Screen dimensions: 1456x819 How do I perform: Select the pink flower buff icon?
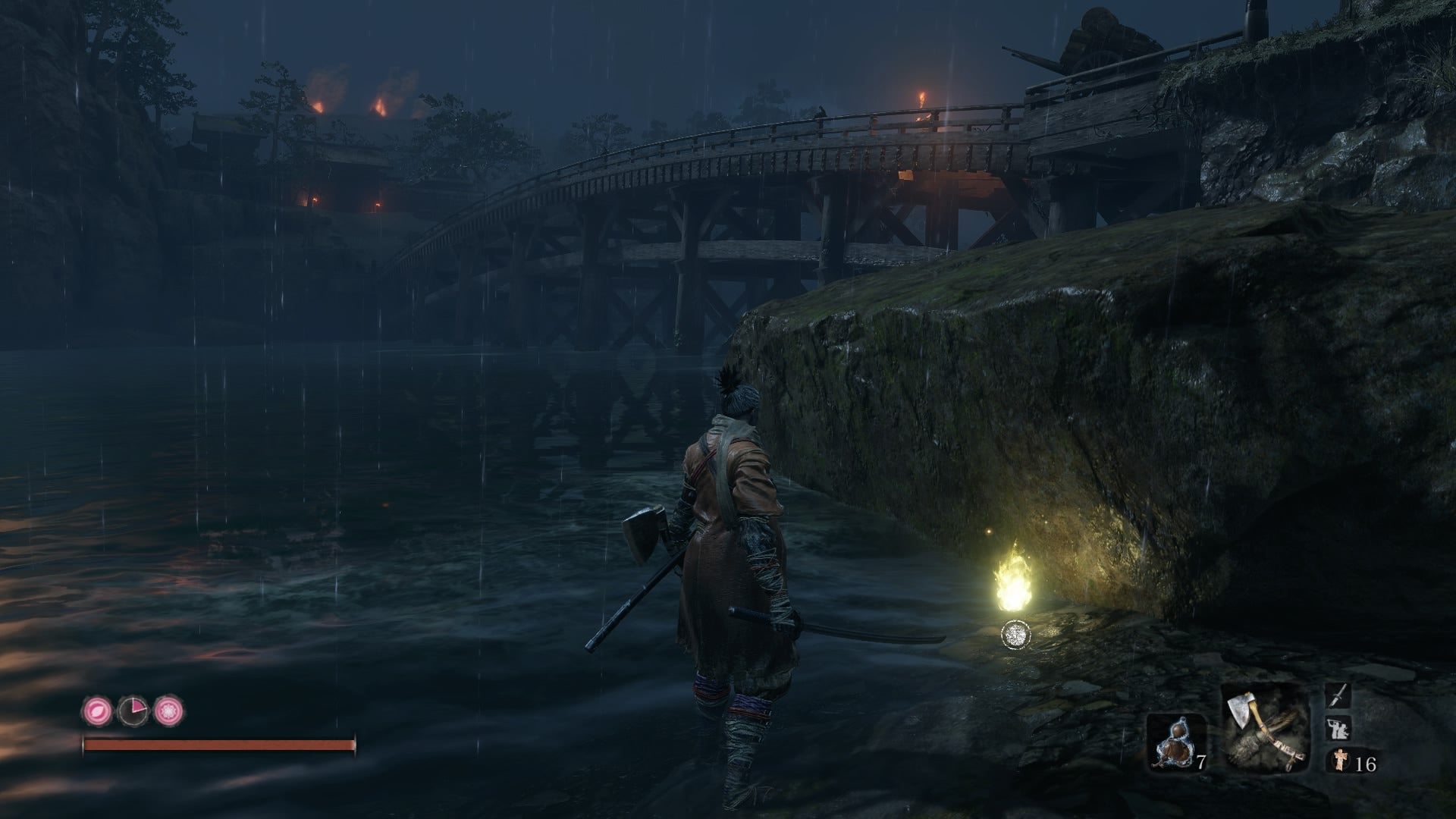[x=168, y=711]
